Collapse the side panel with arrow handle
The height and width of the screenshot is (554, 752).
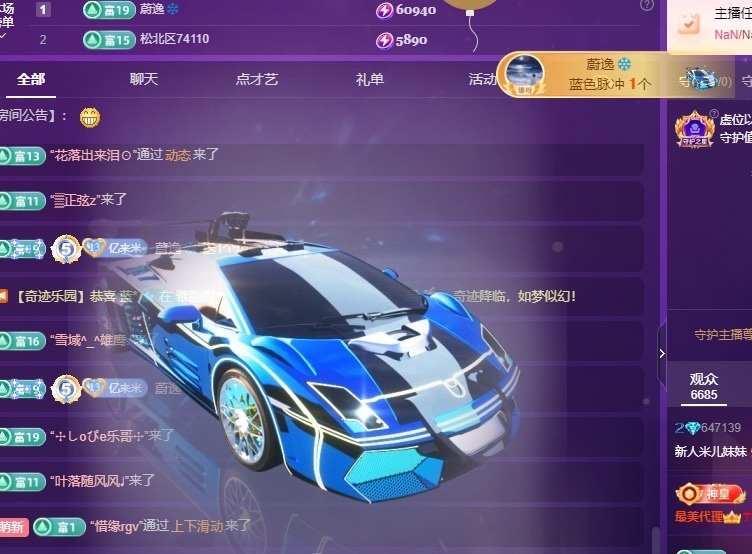tap(661, 353)
